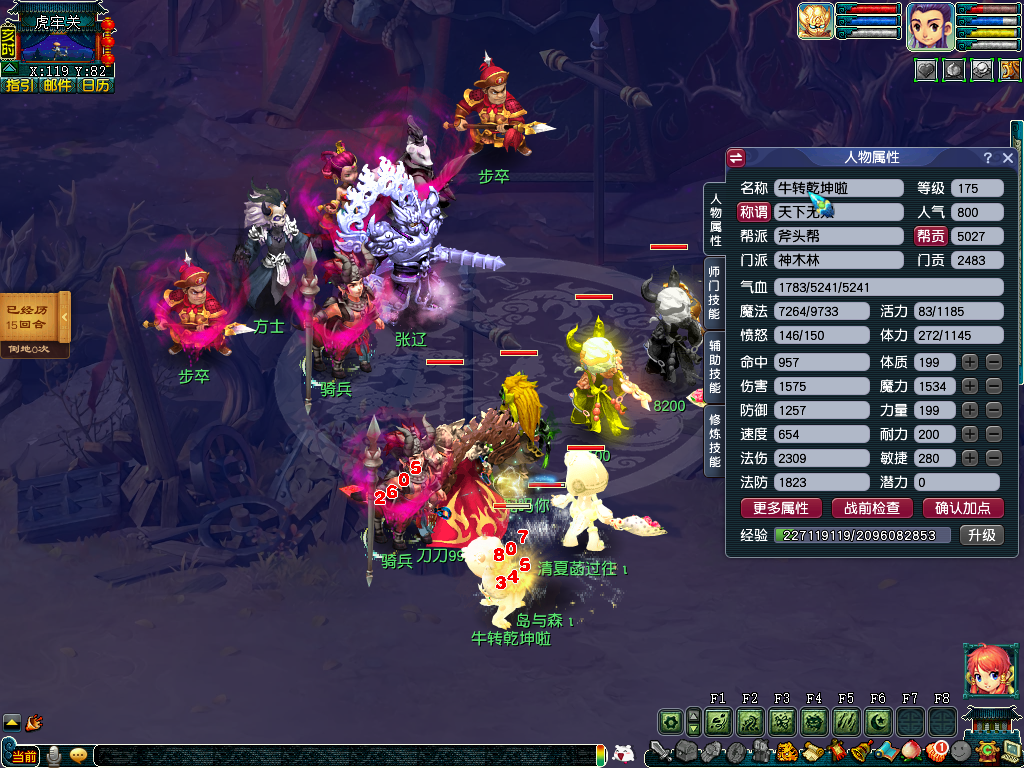This screenshot has width=1024, height=768.
Task: Click the tiger head icon in bottom toolbar
Action: pos(786,751)
